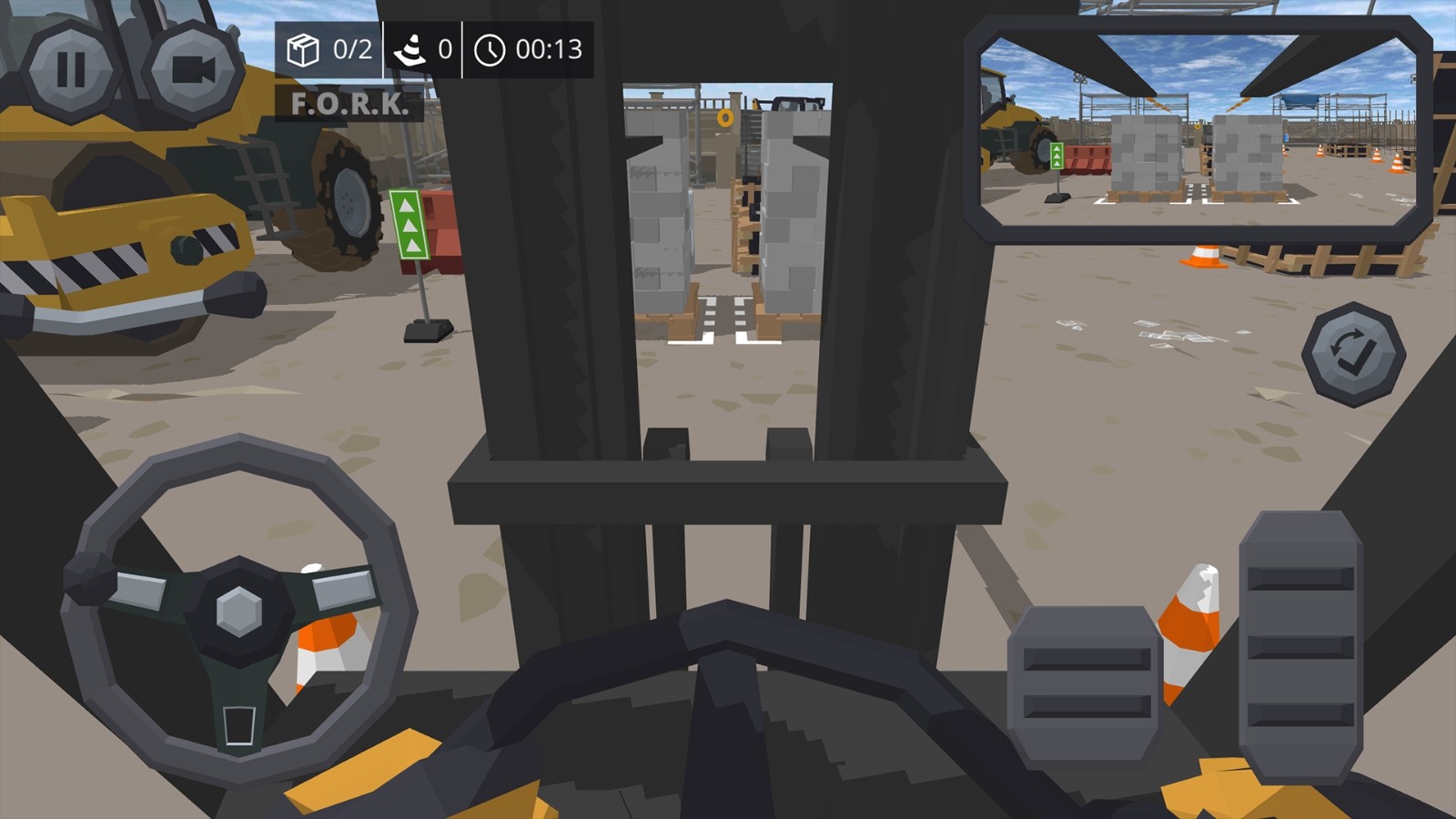Viewport: 1456px width, 819px height.
Task: Click the clock timer icon
Action: [x=491, y=52]
